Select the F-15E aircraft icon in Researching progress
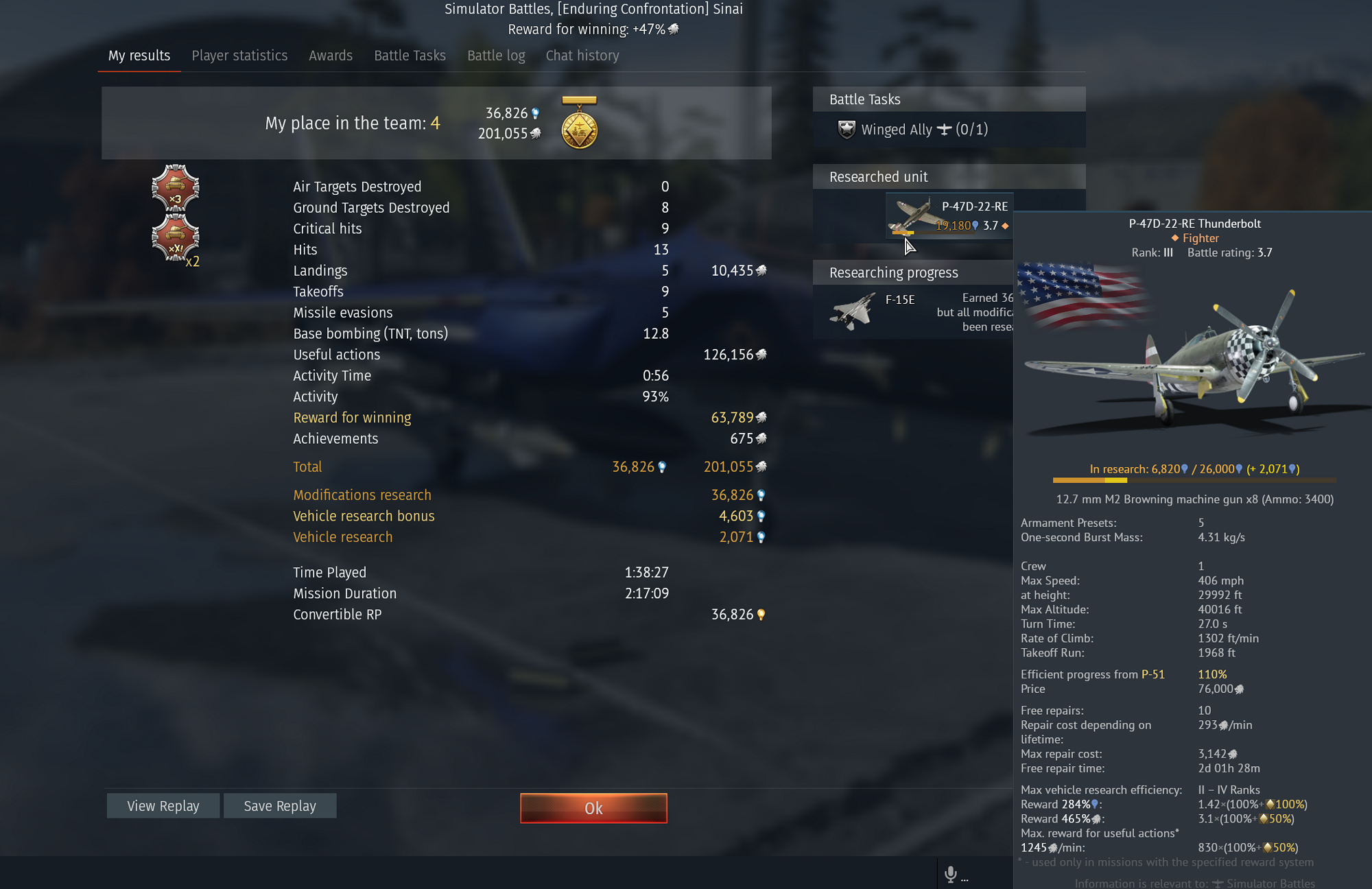Image resolution: width=1372 pixels, height=889 pixels. pyautogui.click(x=851, y=309)
